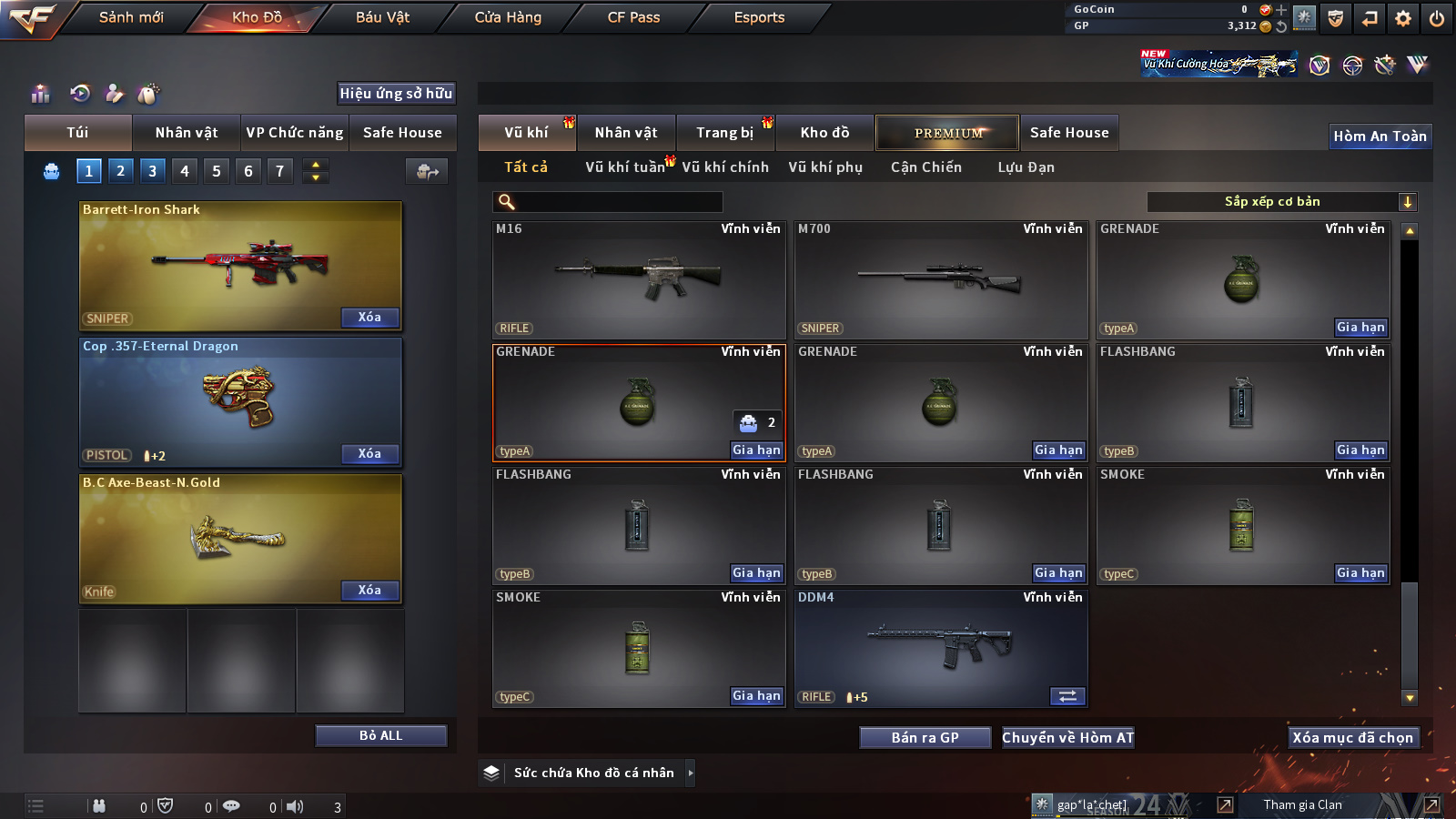Click the power exit icon
Viewport: 1456px width, 819px height.
tap(1437, 18)
